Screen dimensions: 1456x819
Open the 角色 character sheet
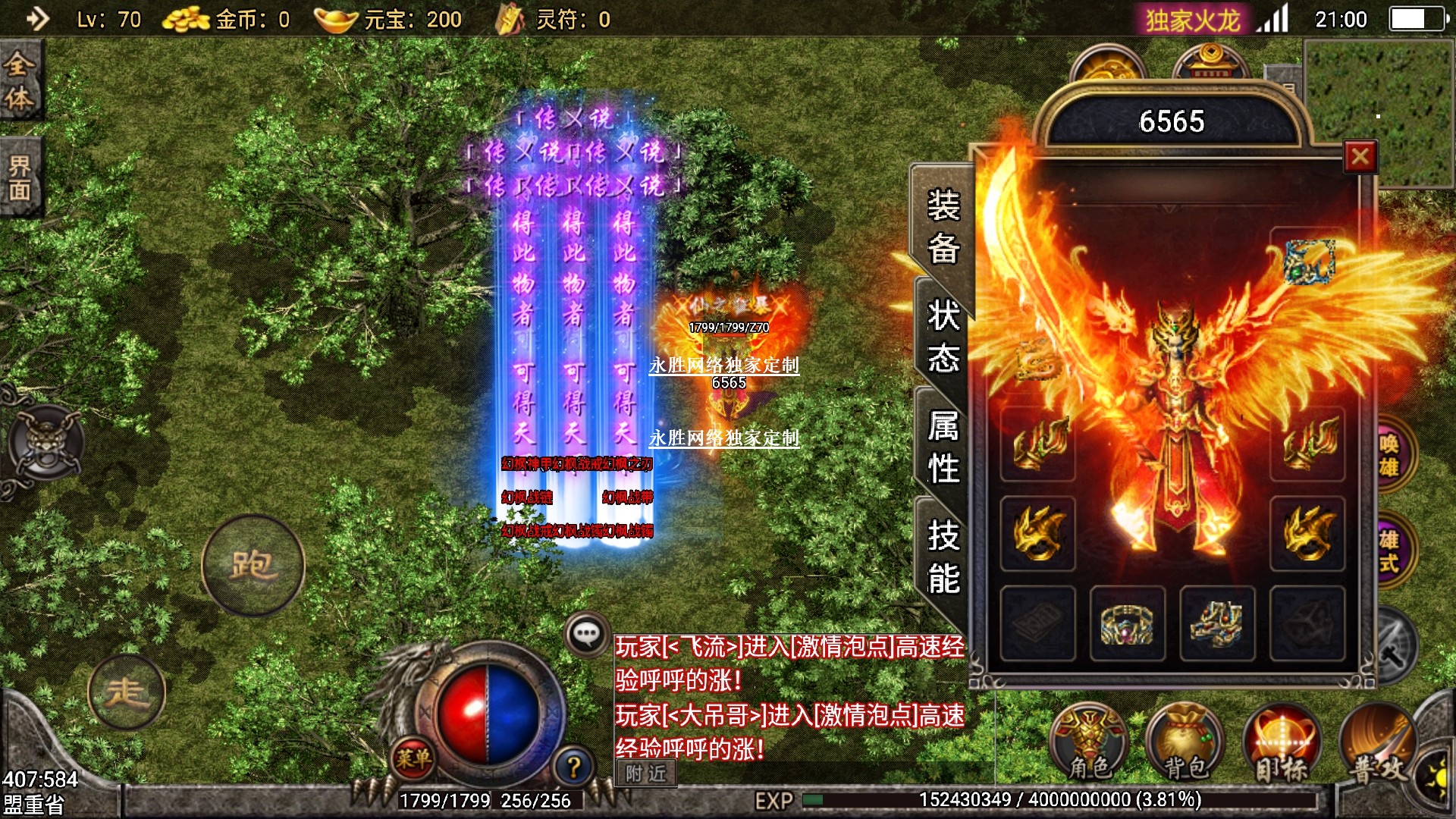point(1089,745)
